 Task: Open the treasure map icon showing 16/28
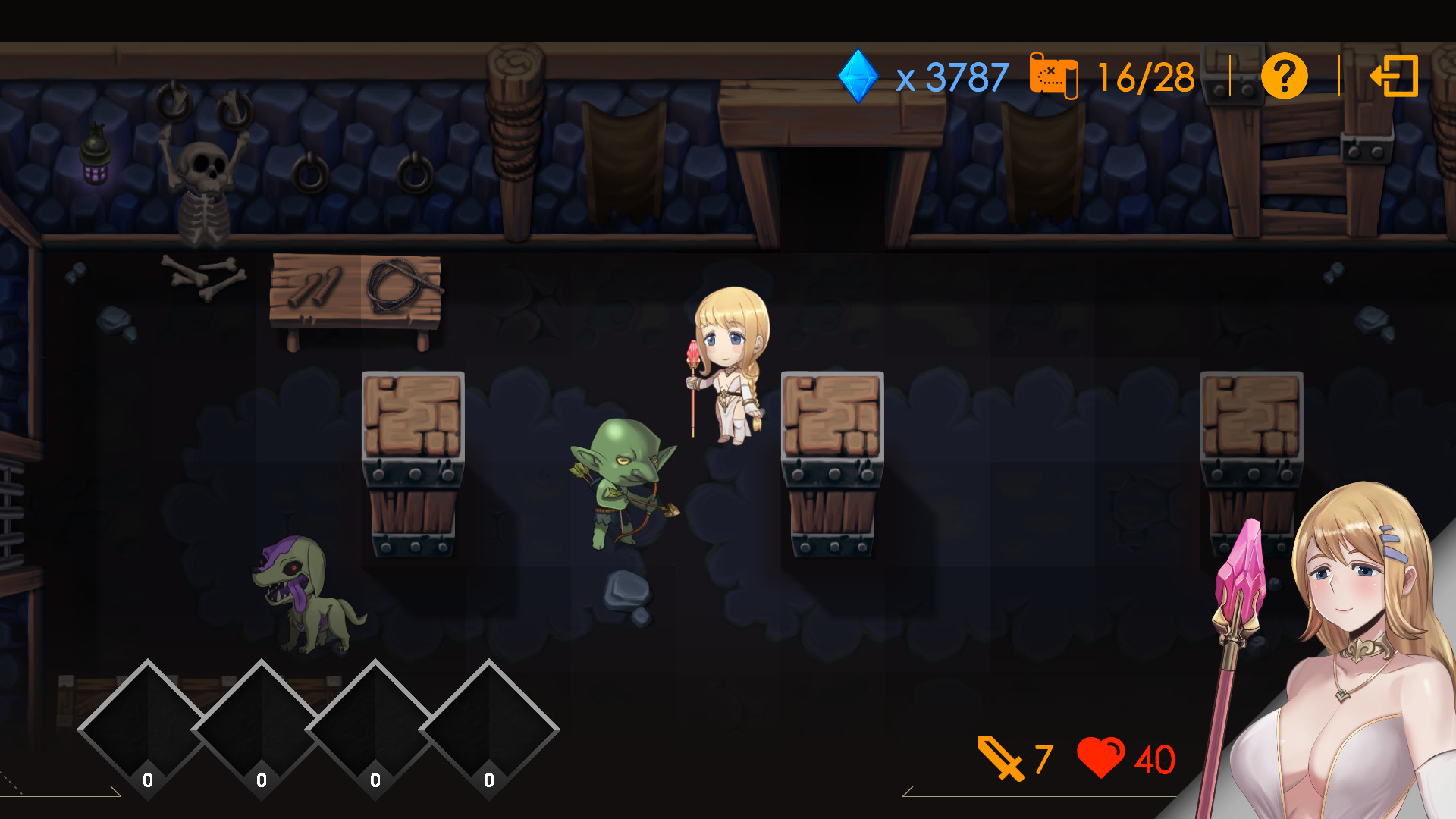1054,76
